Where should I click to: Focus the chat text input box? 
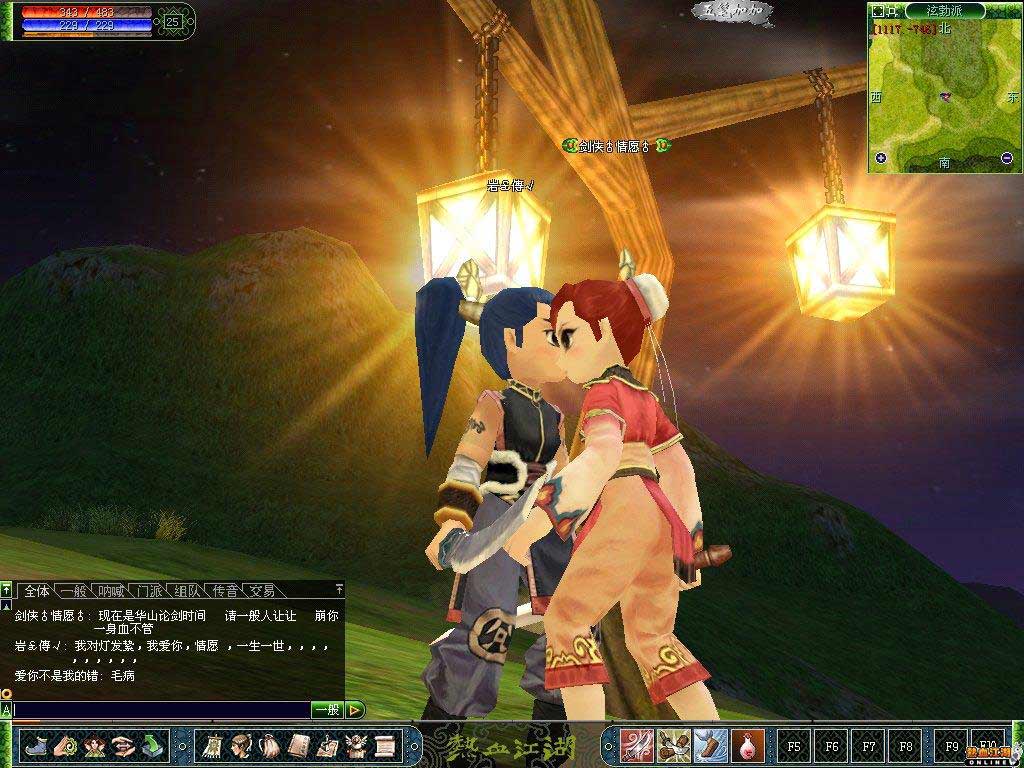click(x=160, y=710)
